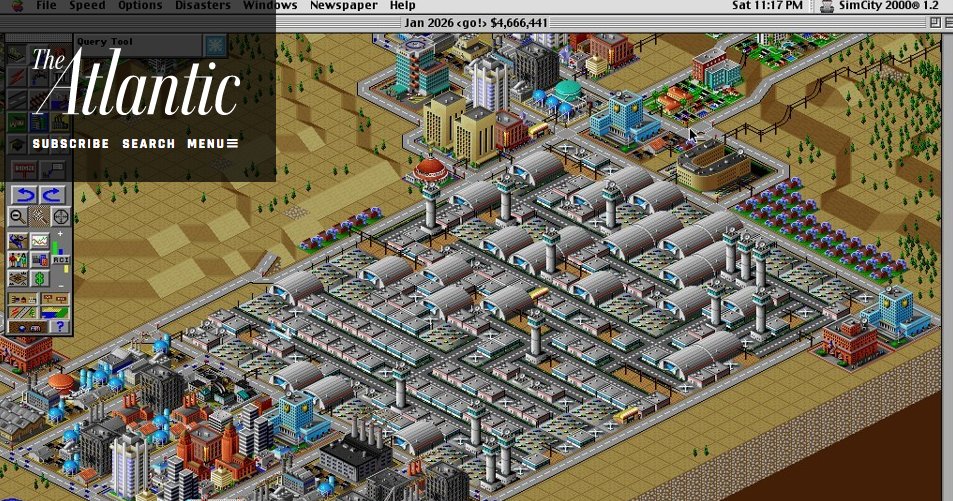Rotate the city view clockwise
The width and height of the screenshot is (953, 501).
(52, 195)
